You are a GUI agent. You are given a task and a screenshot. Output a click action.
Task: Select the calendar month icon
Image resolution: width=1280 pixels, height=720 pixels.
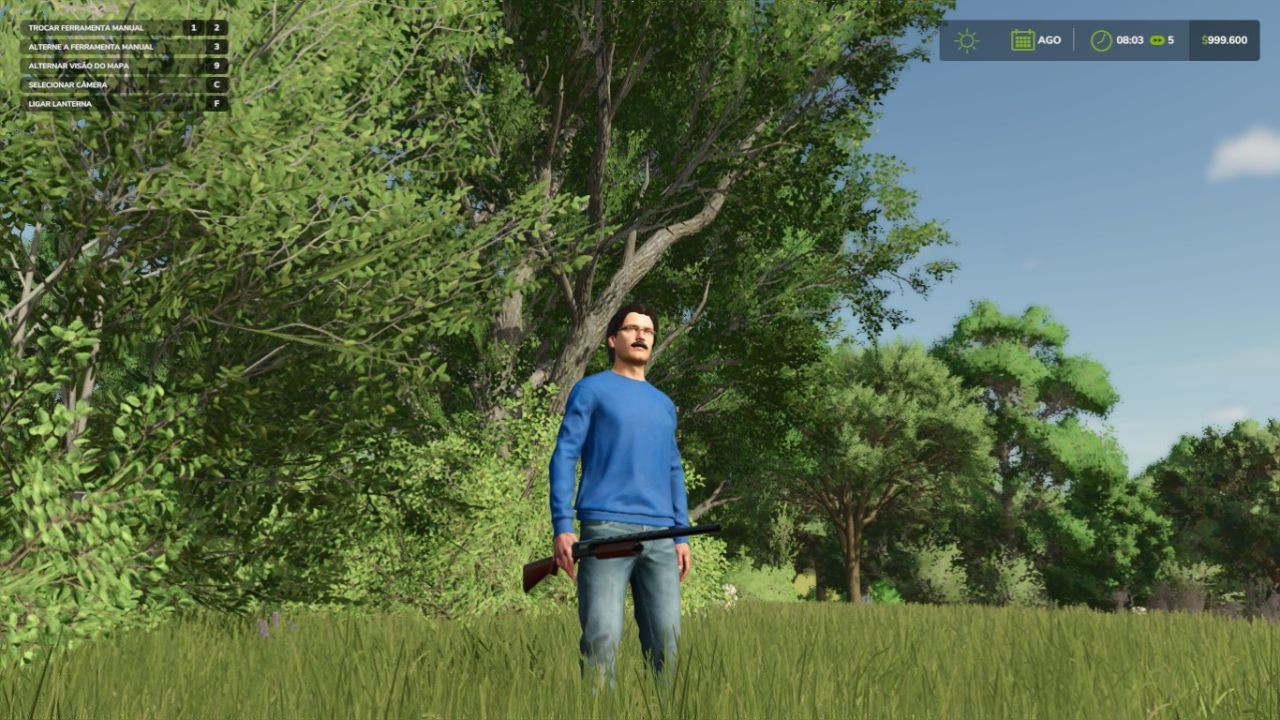[1022, 41]
